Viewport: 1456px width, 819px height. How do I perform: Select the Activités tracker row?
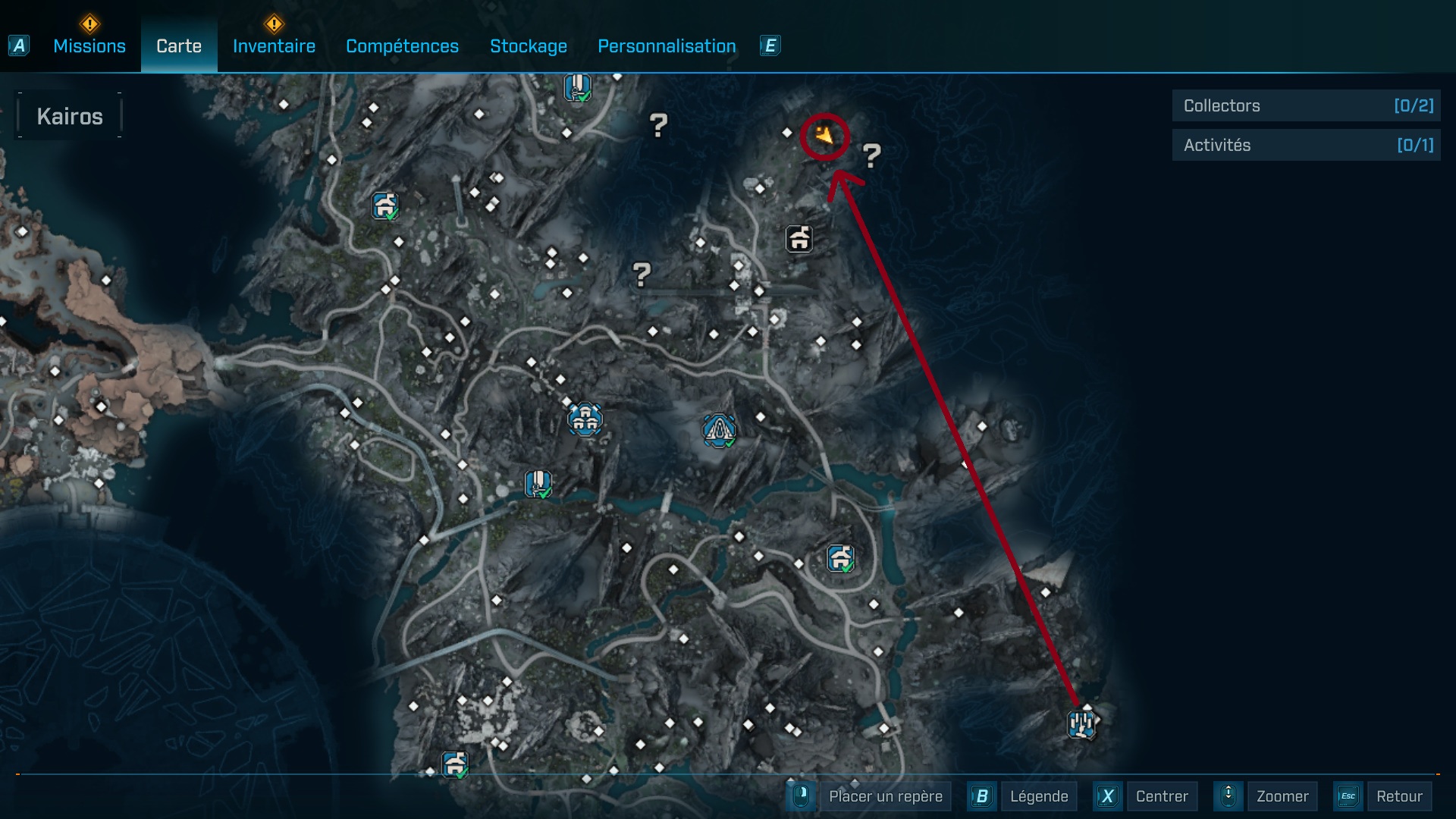pyautogui.click(x=1306, y=145)
